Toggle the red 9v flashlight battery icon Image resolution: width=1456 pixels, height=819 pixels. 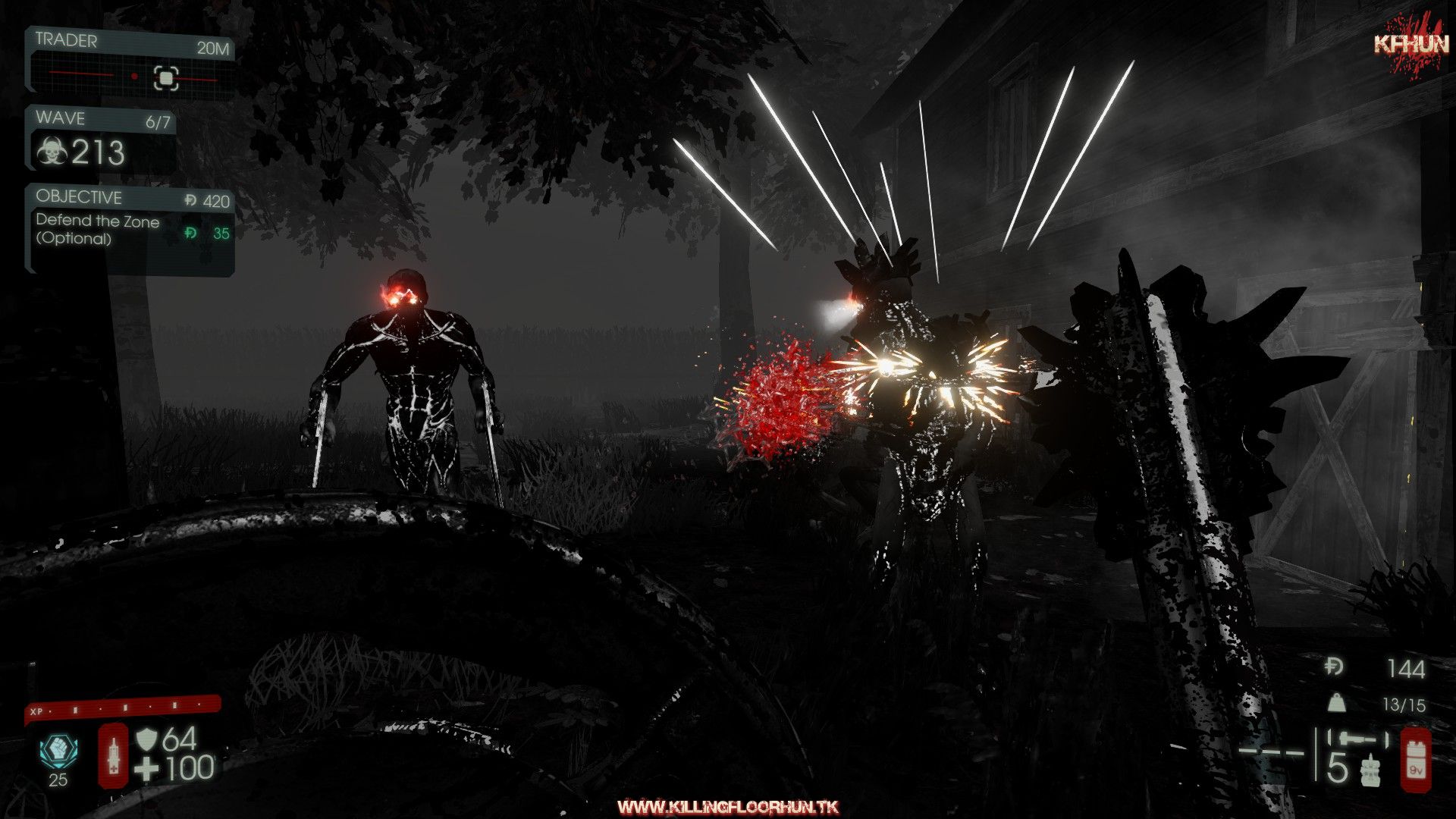[x=1415, y=759]
